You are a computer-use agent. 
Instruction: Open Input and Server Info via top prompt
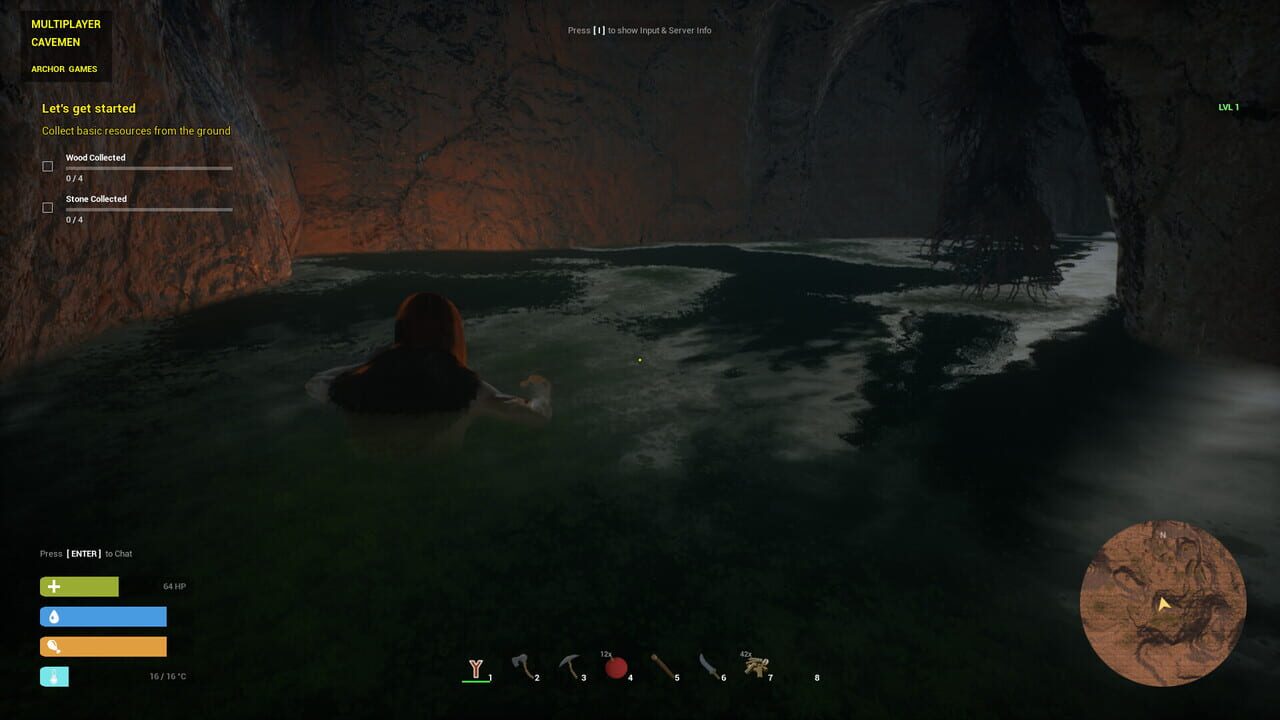pyautogui.click(x=640, y=30)
